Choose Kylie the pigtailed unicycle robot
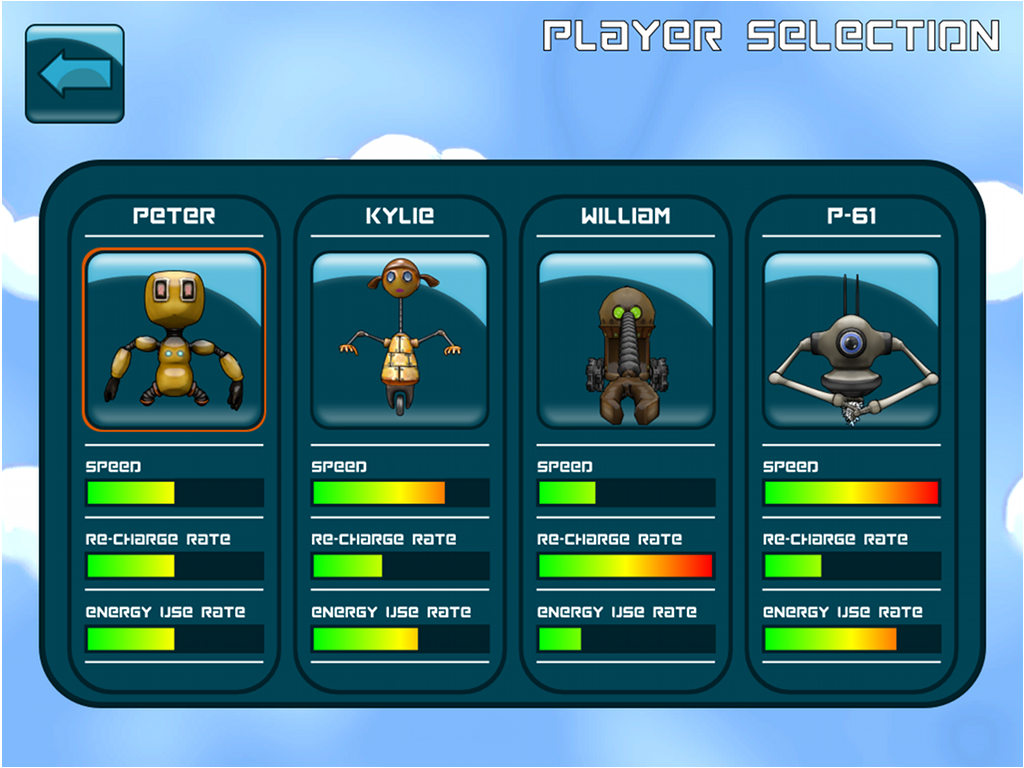The image size is (1024, 768). (x=400, y=340)
